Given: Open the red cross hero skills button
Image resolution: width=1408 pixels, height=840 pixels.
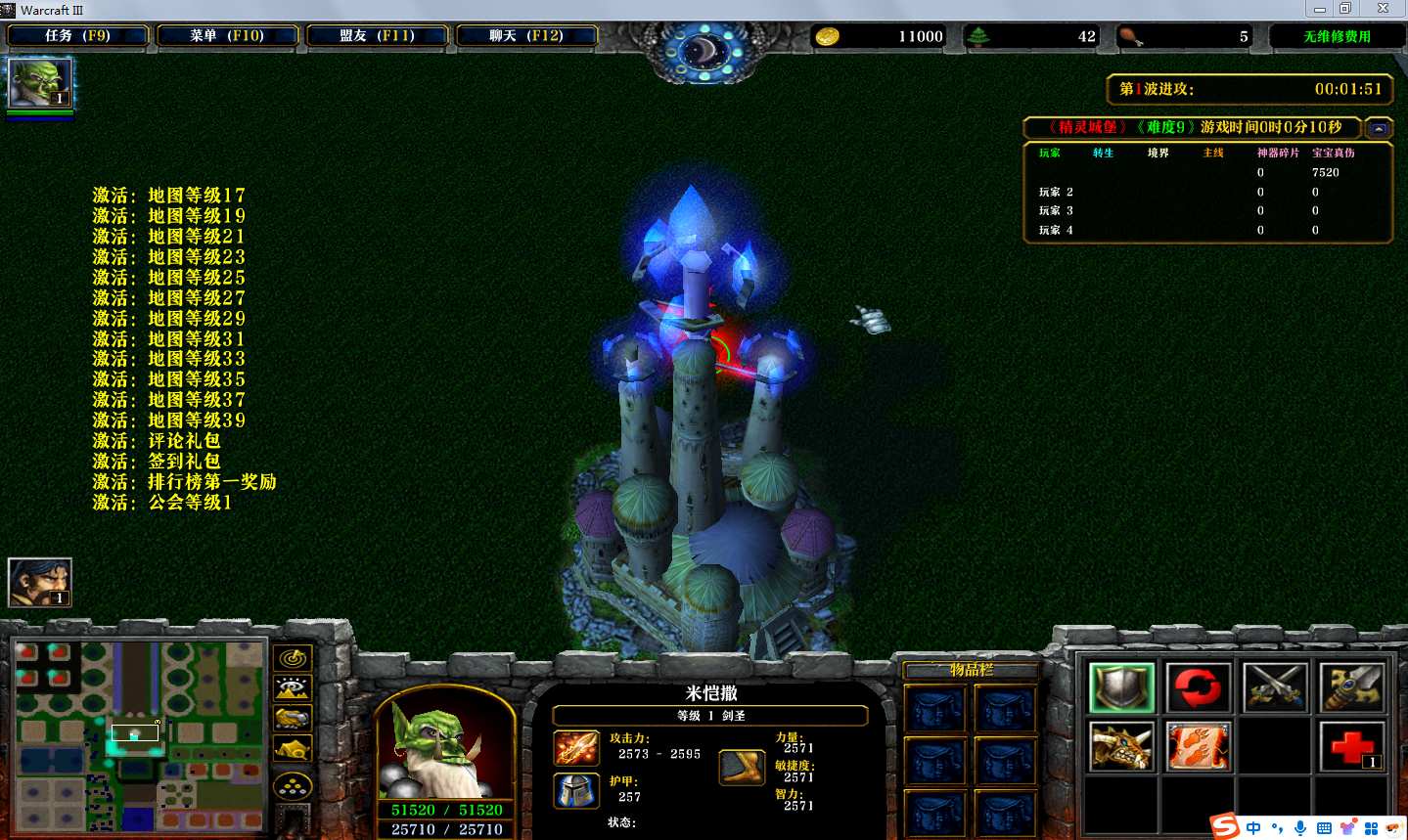Looking at the screenshot, I should pyautogui.click(x=1351, y=747).
